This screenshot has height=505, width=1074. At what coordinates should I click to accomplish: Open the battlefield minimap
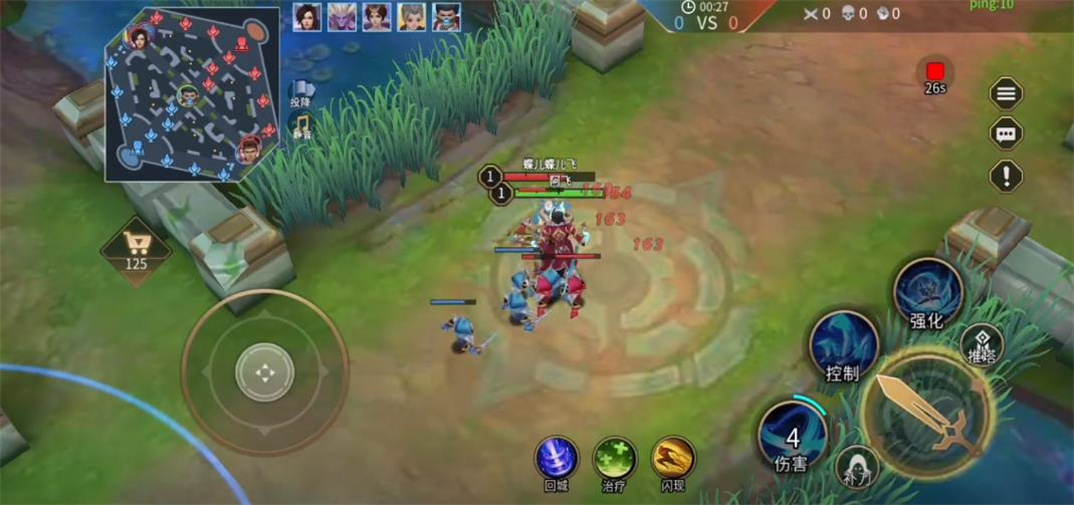(193, 95)
